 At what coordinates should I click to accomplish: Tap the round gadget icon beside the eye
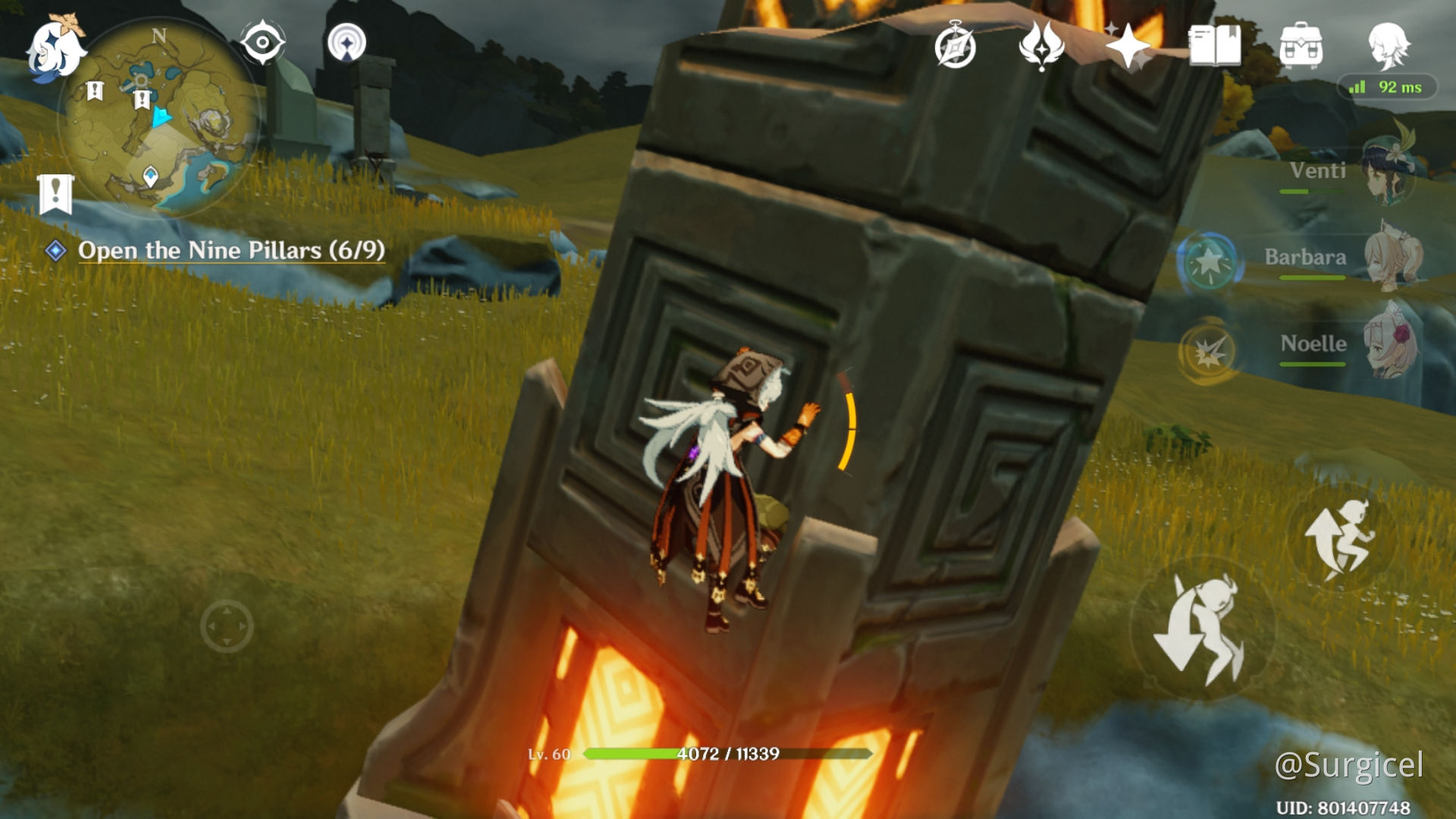(x=347, y=42)
